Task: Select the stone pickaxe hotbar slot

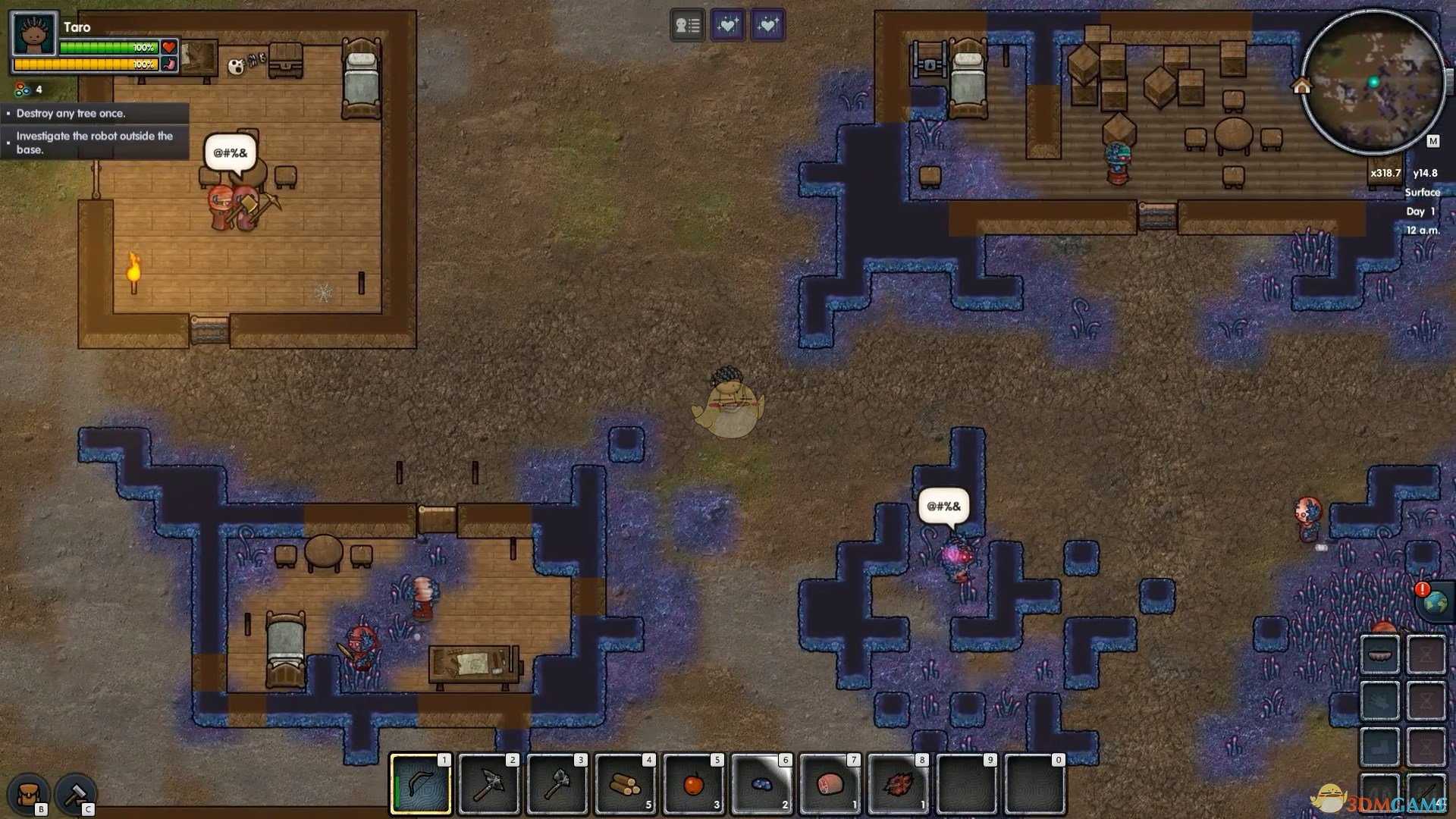Action: pos(489,785)
